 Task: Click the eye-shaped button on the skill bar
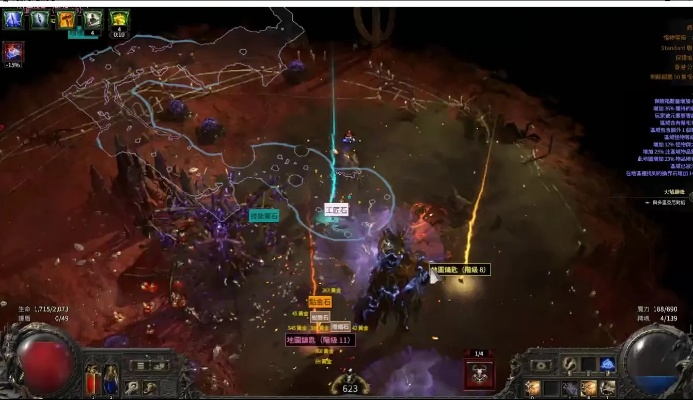[x=541, y=366]
